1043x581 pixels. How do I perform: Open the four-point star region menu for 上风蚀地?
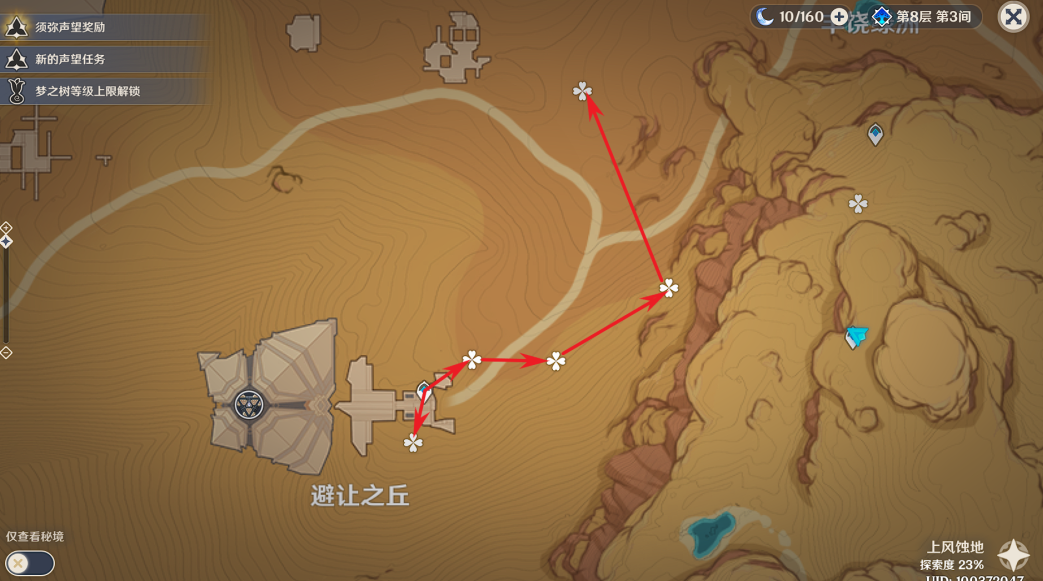[1013, 556]
